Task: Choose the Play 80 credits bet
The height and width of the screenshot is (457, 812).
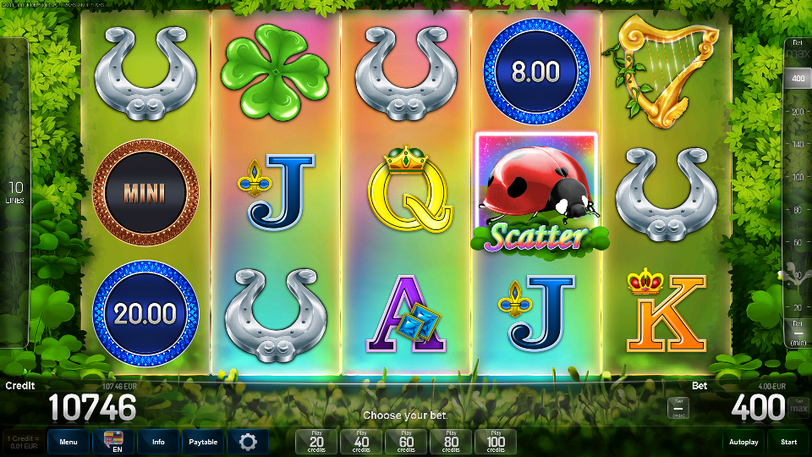Action: [x=451, y=441]
